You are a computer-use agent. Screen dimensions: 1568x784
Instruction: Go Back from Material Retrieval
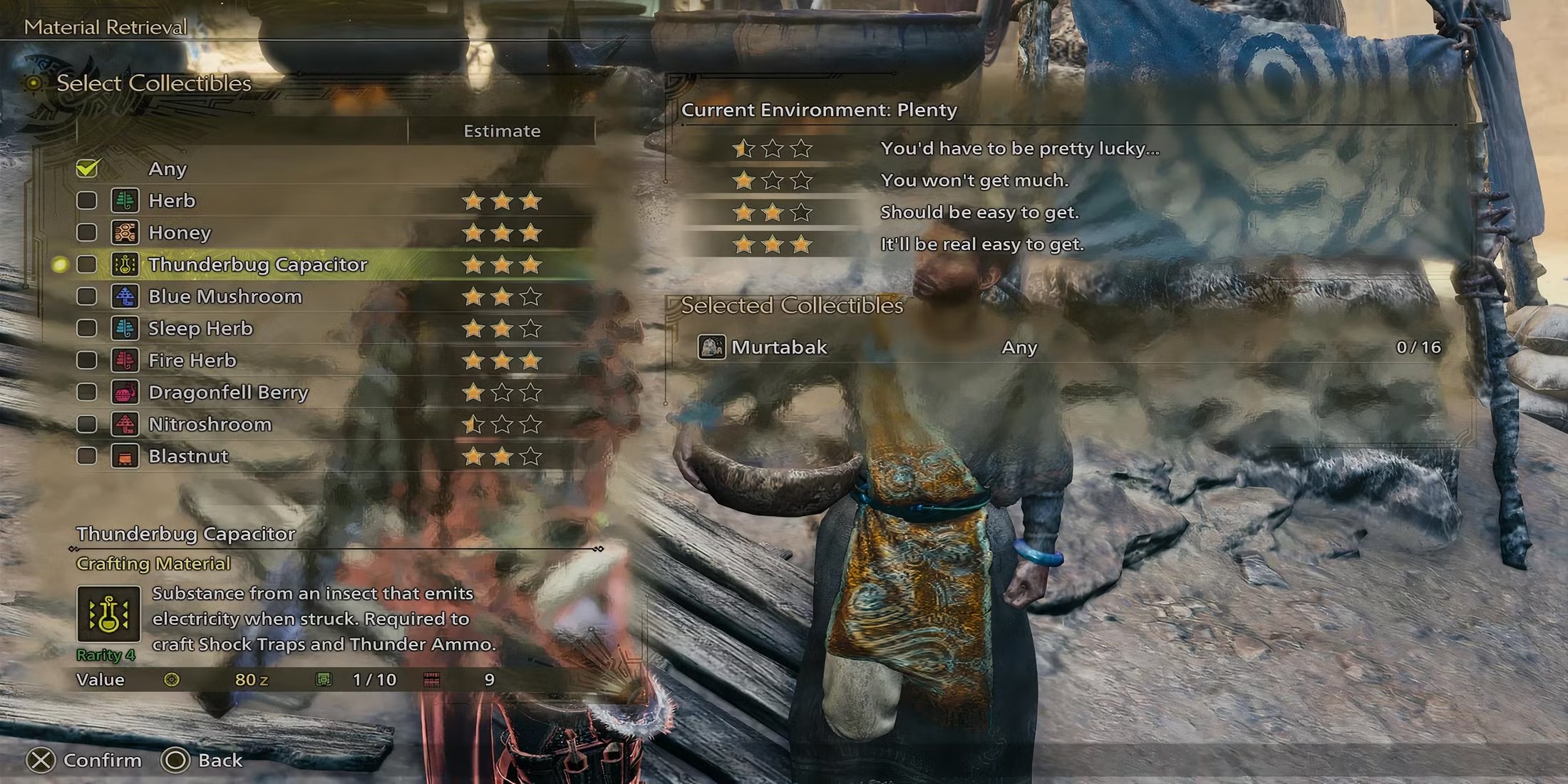click(x=220, y=760)
